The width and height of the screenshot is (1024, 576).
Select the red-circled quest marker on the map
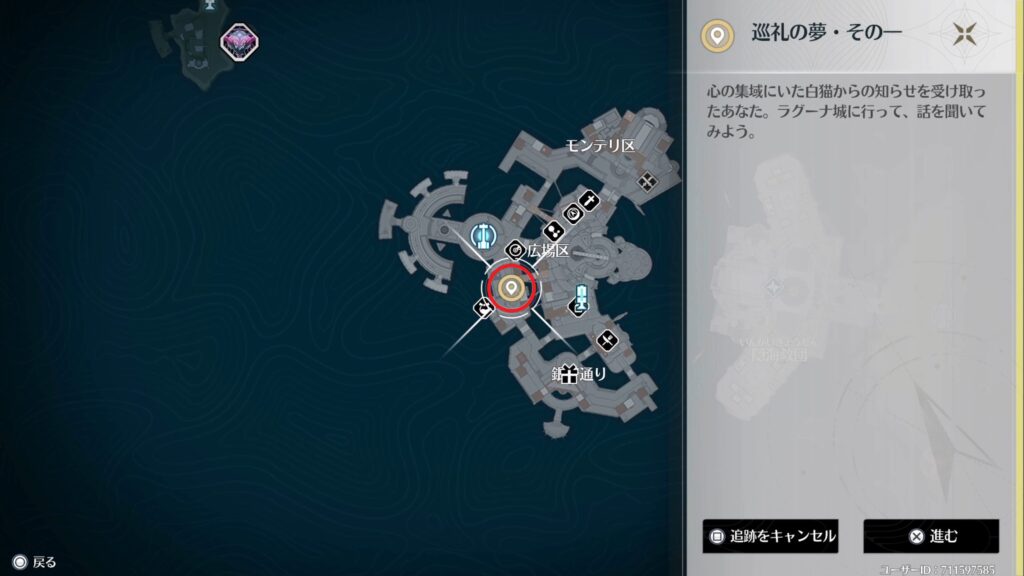(x=512, y=289)
